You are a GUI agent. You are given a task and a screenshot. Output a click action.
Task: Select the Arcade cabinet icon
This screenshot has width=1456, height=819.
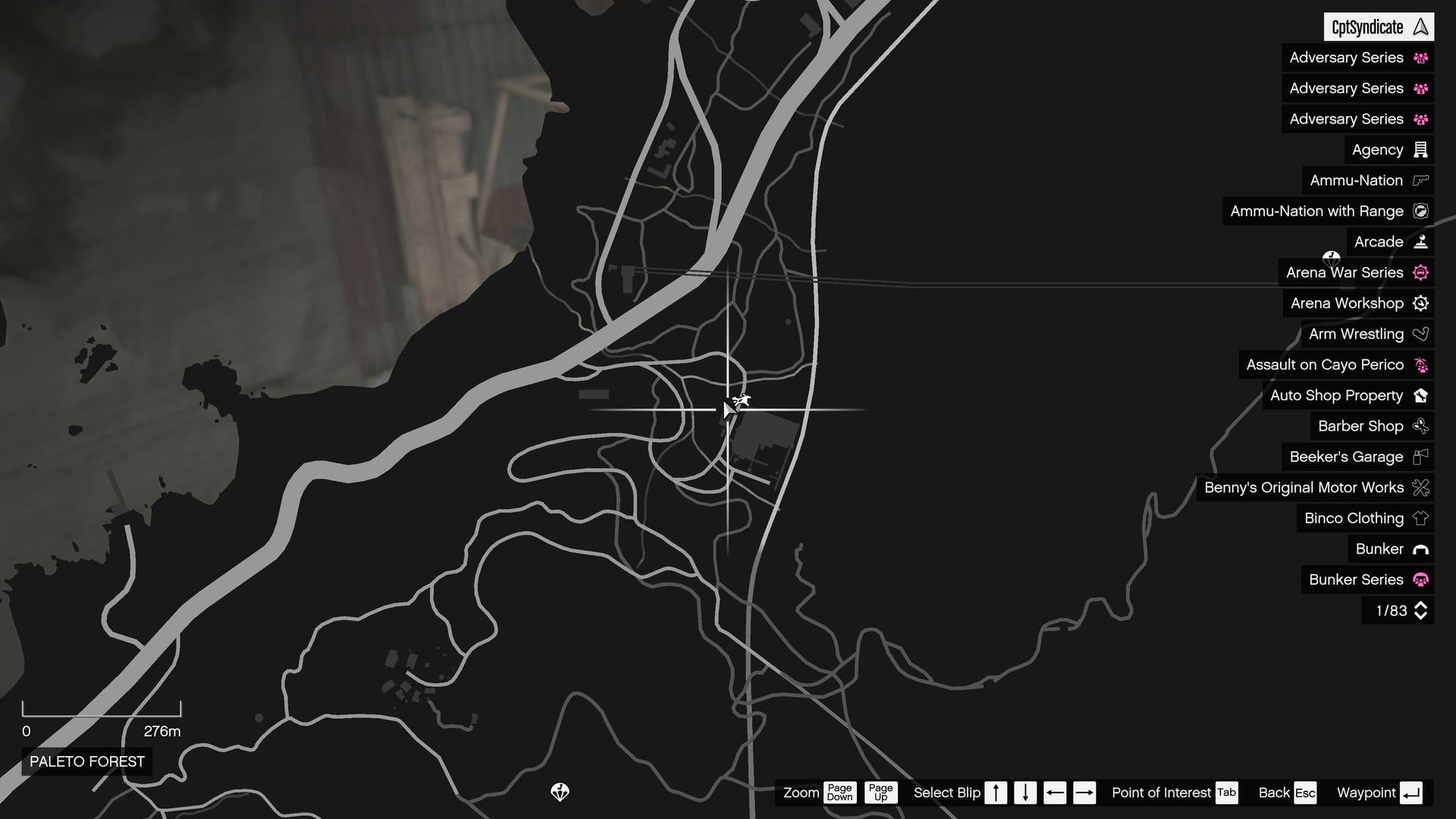coord(1420,241)
